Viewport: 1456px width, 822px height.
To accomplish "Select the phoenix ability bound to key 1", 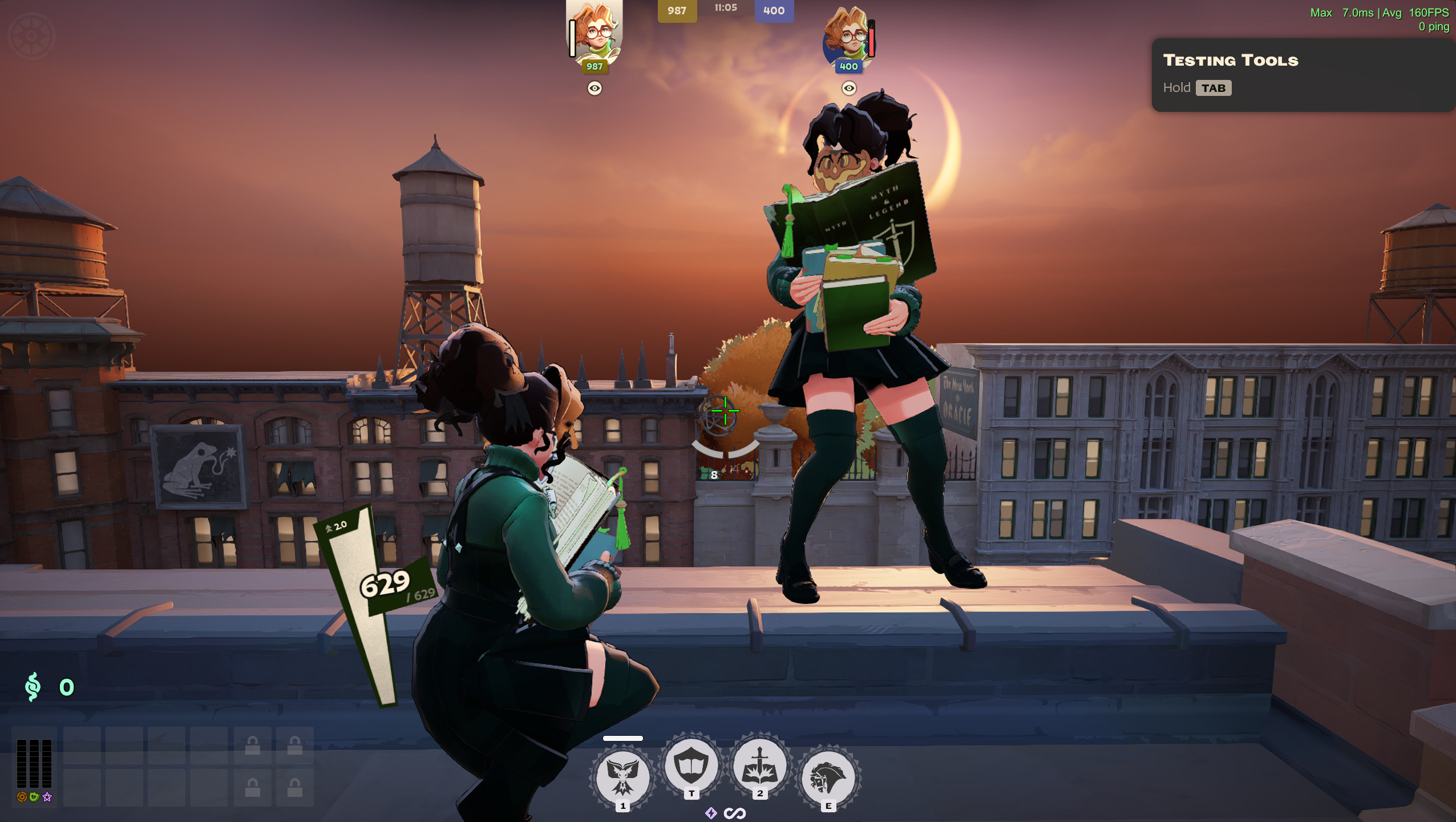I will (x=622, y=776).
